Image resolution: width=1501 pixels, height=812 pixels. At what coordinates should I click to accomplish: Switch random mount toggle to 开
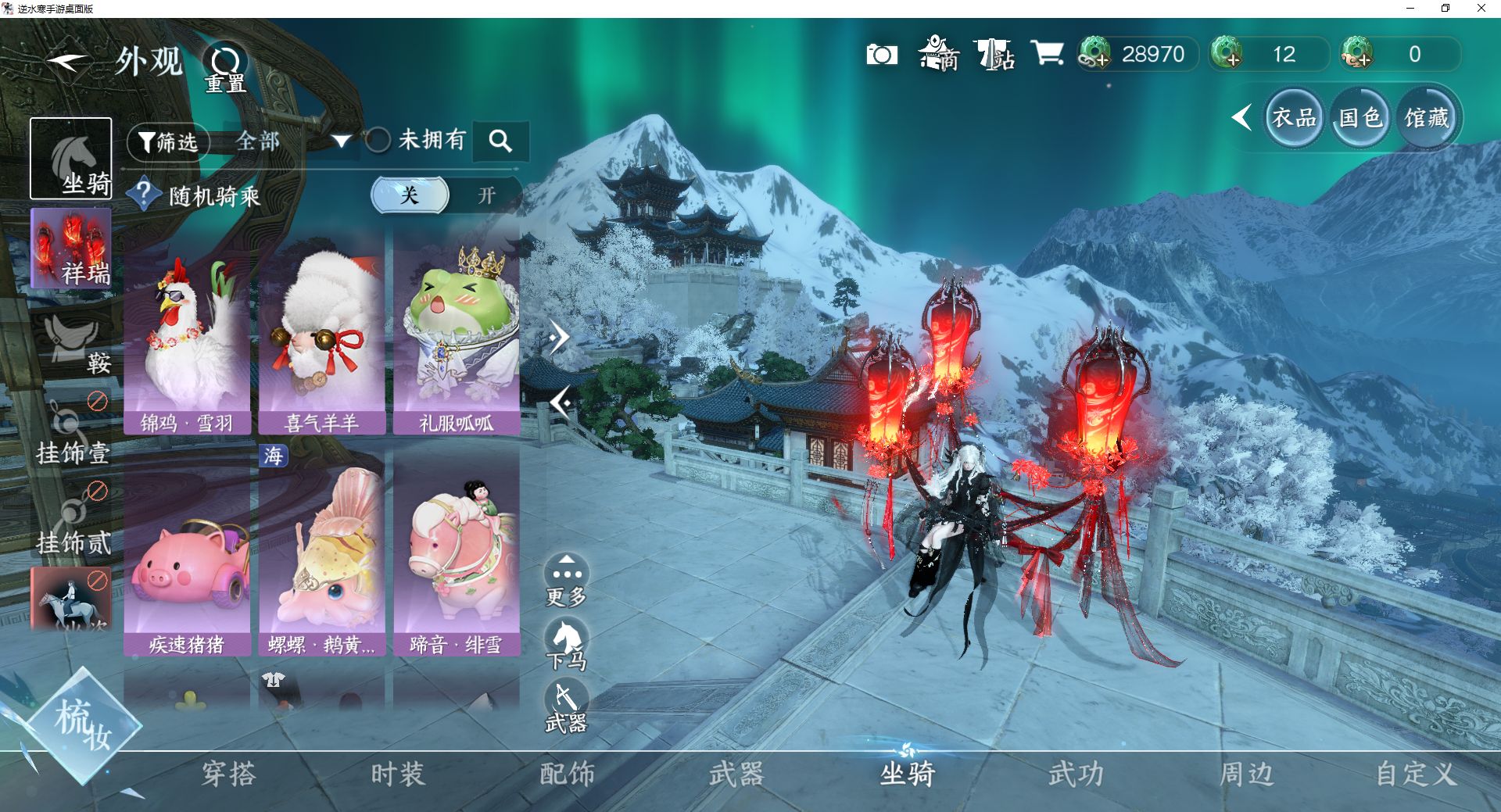[x=486, y=195]
